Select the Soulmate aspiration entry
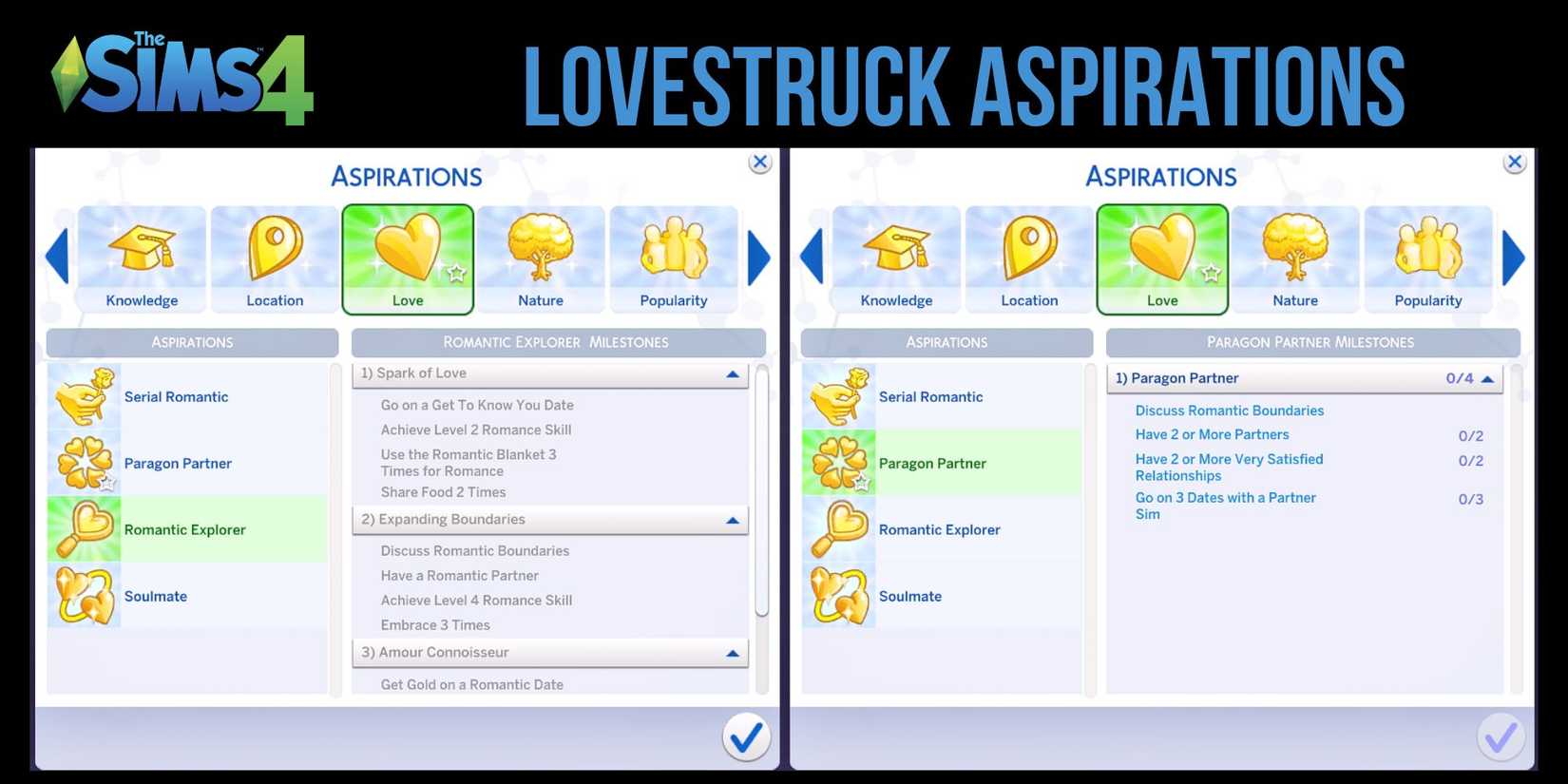 (156, 596)
